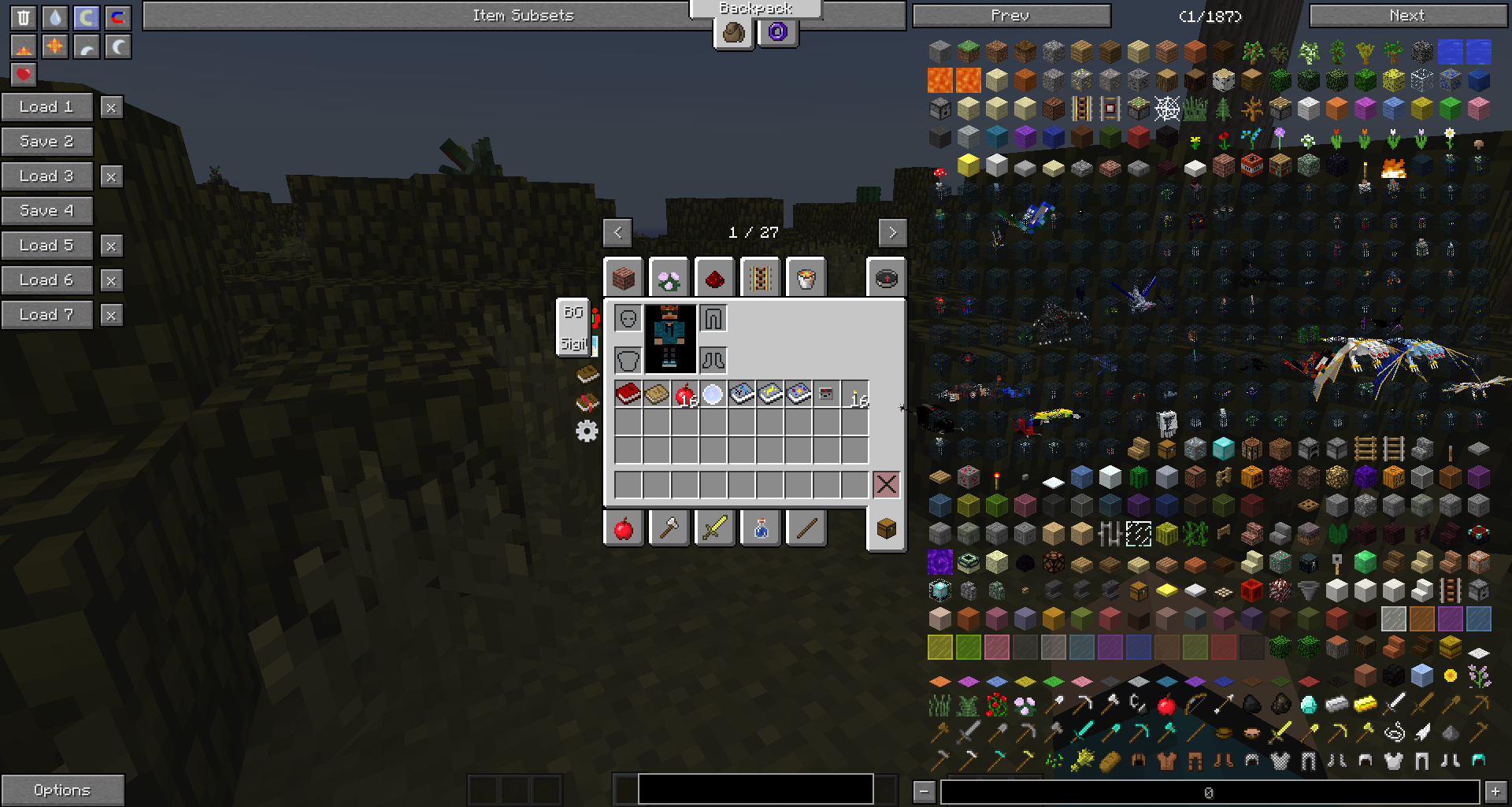Toggle rain with the raindrop icon
Screen dimensions: 1512x807
[54, 17]
